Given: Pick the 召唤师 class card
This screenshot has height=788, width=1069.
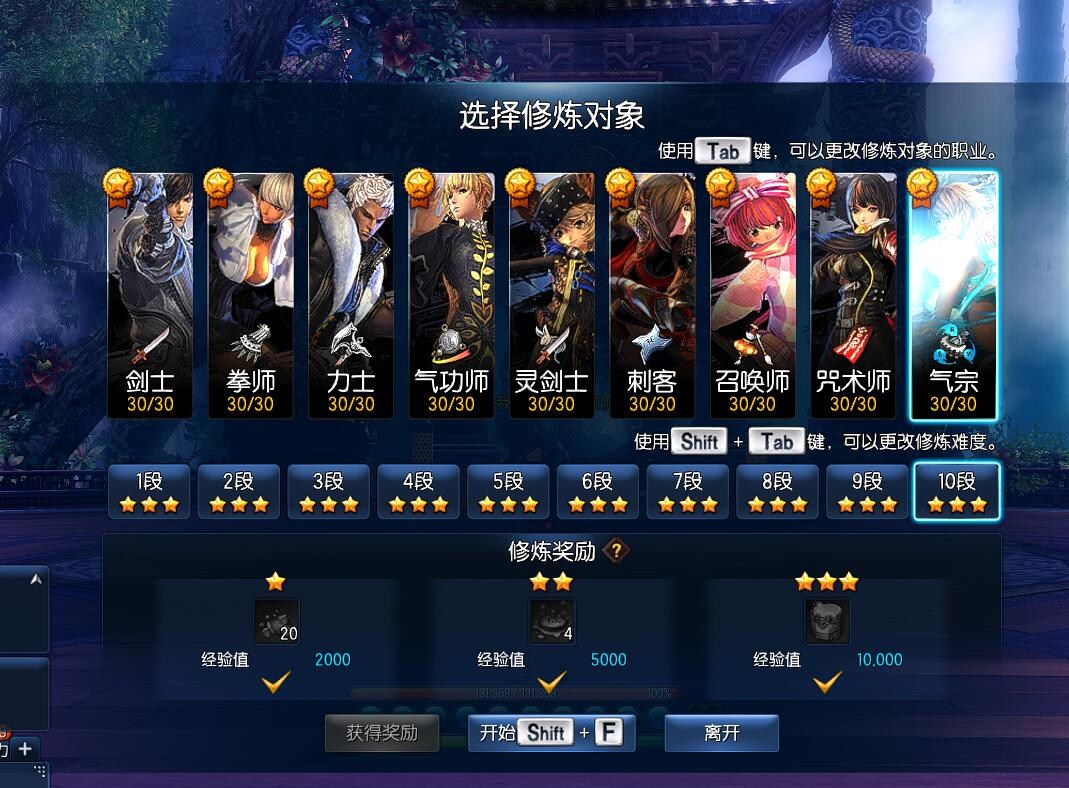Looking at the screenshot, I should pos(753,295).
